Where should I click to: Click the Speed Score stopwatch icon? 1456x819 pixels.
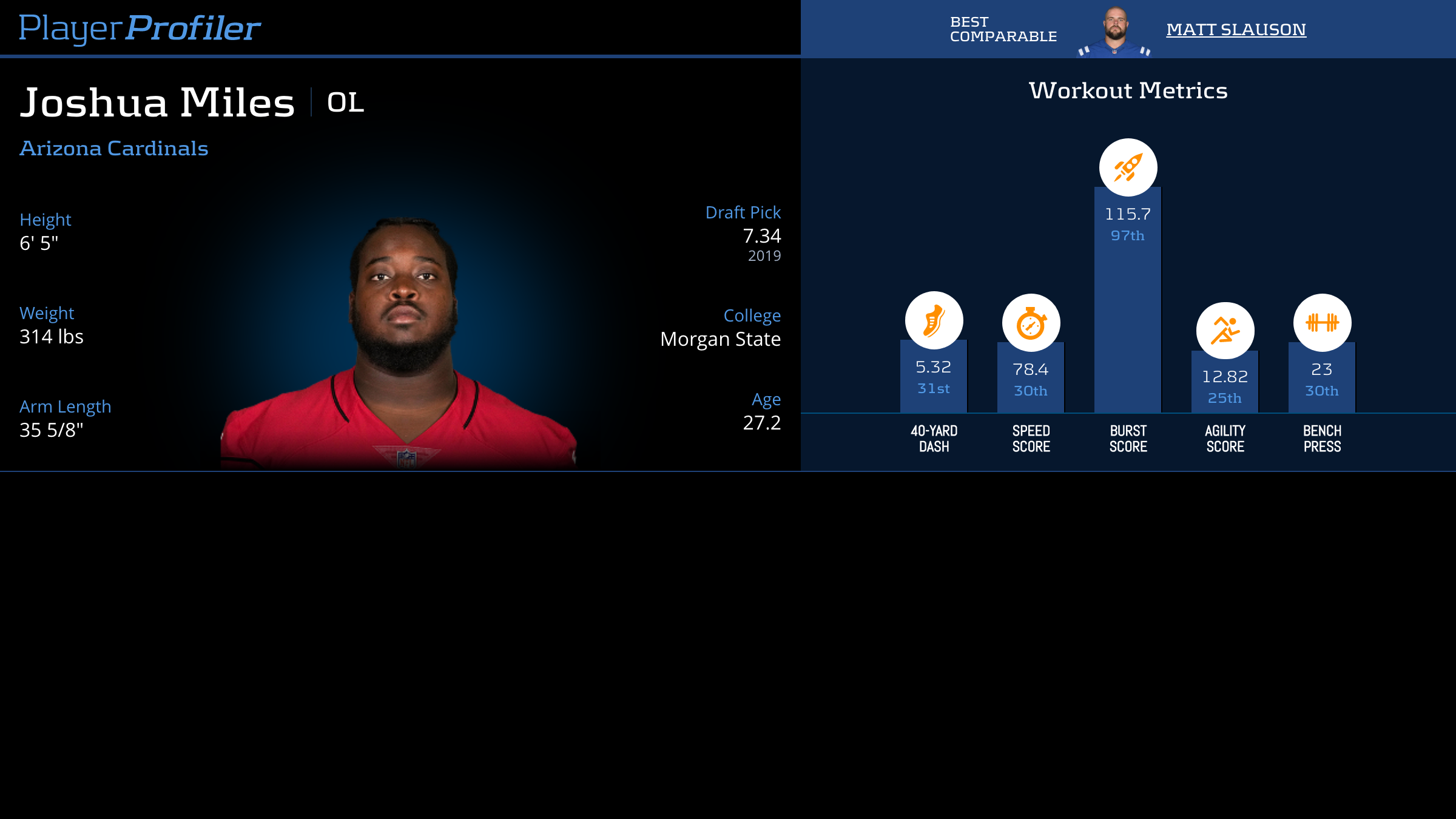pyautogui.click(x=1031, y=323)
